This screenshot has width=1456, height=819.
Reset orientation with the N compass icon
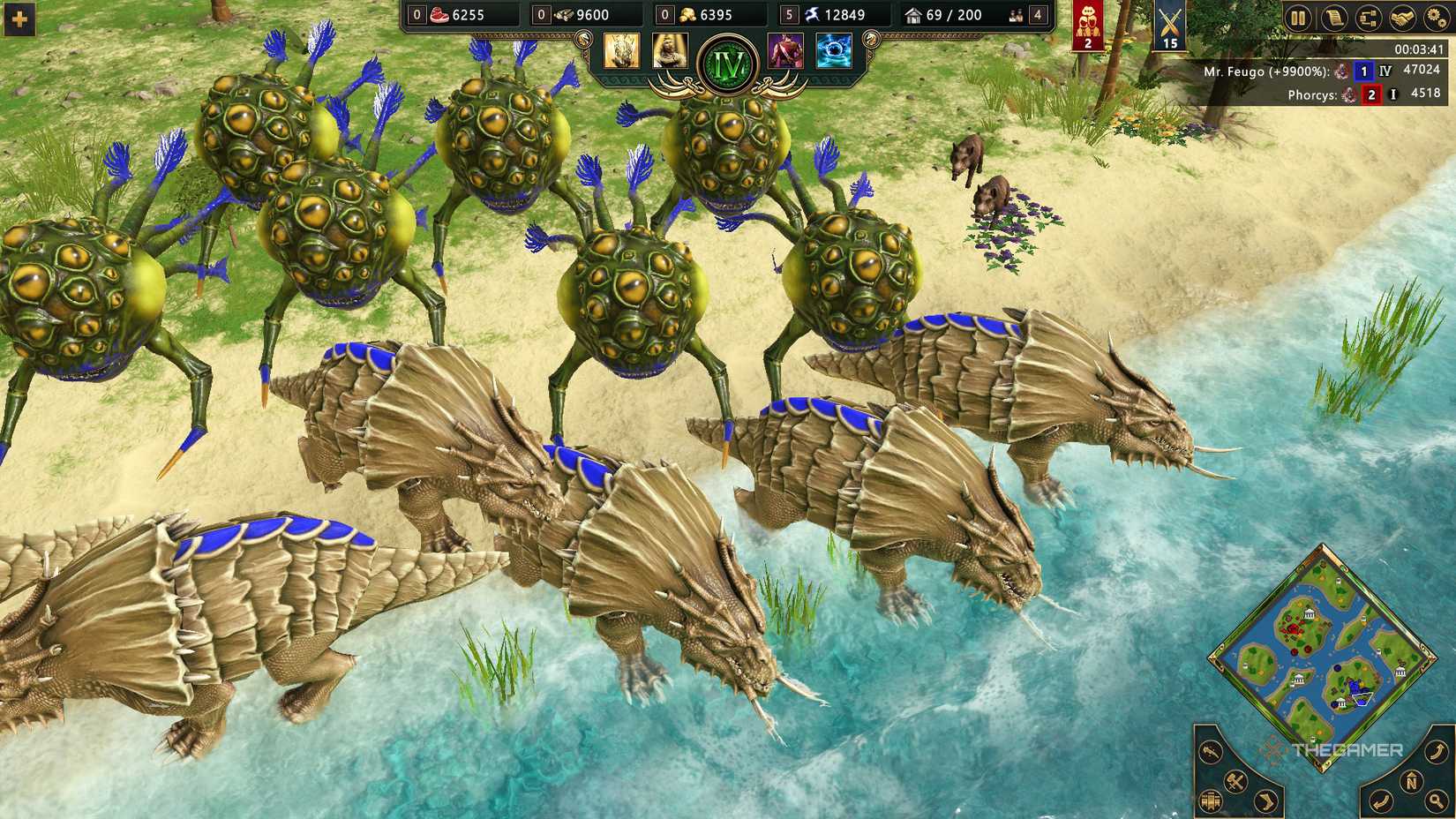click(1412, 782)
